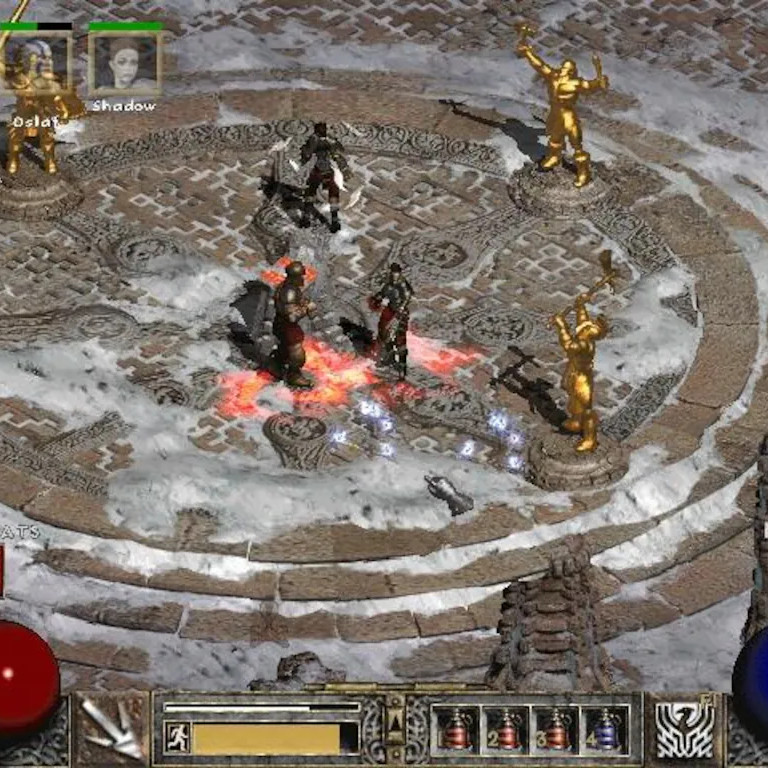Select Oslaf's portrait

(37, 65)
